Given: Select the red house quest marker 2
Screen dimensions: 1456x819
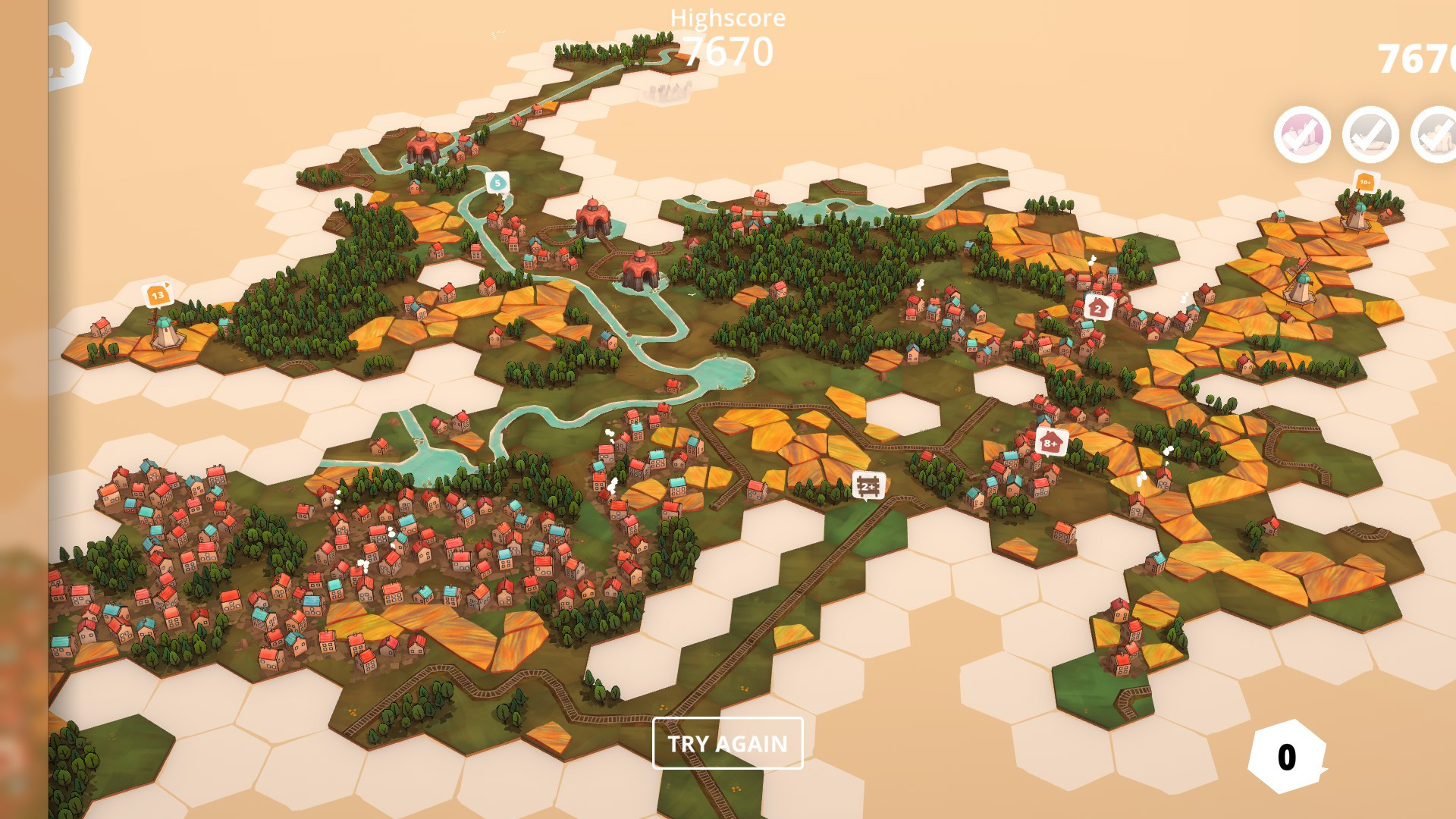Looking at the screenshot, I should click(x=1097, y=308).
